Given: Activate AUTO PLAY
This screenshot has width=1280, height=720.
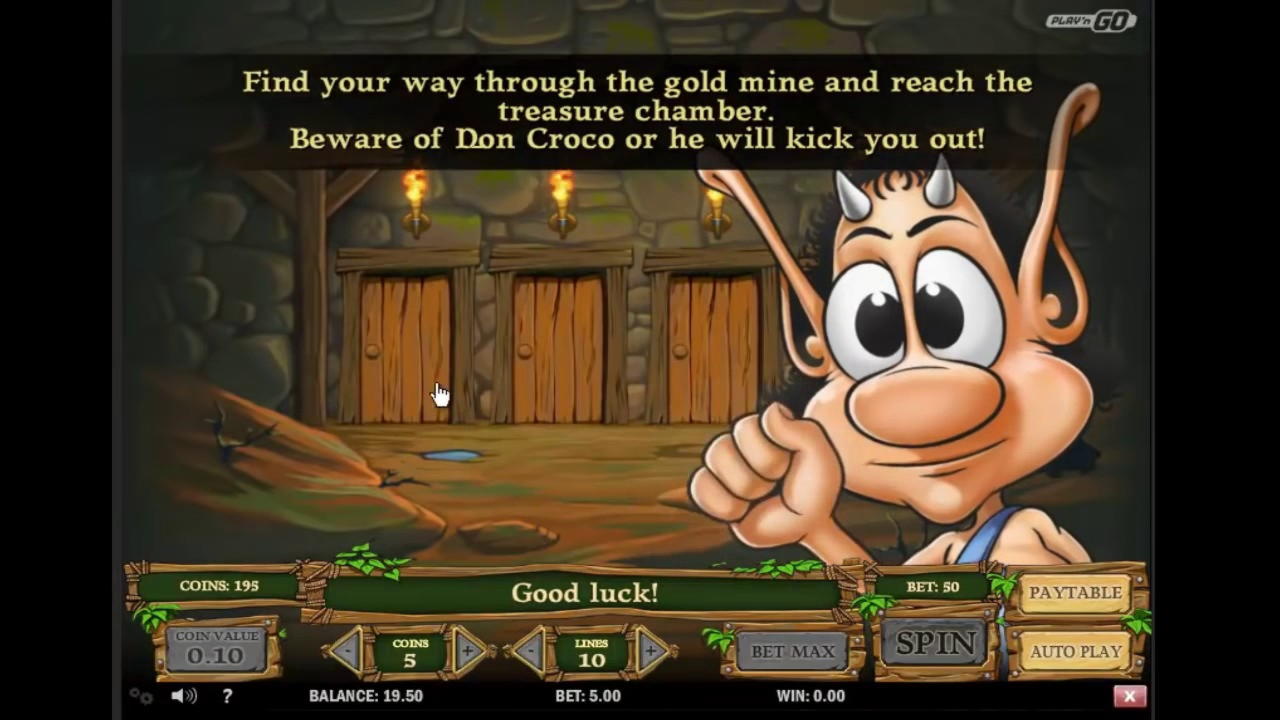Looking at the screenshot, I should coord(1075,651).
